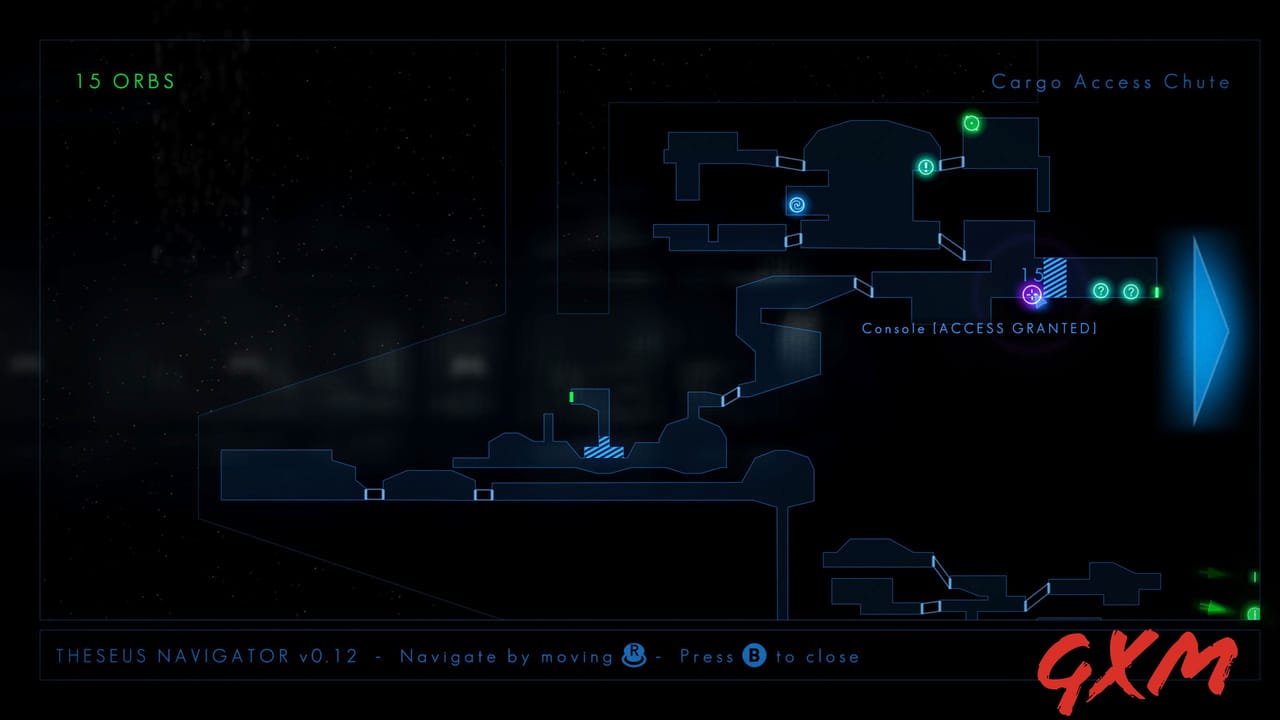Click the 15 ORBS counter display
1280x720 pixels.
point(124,81)
